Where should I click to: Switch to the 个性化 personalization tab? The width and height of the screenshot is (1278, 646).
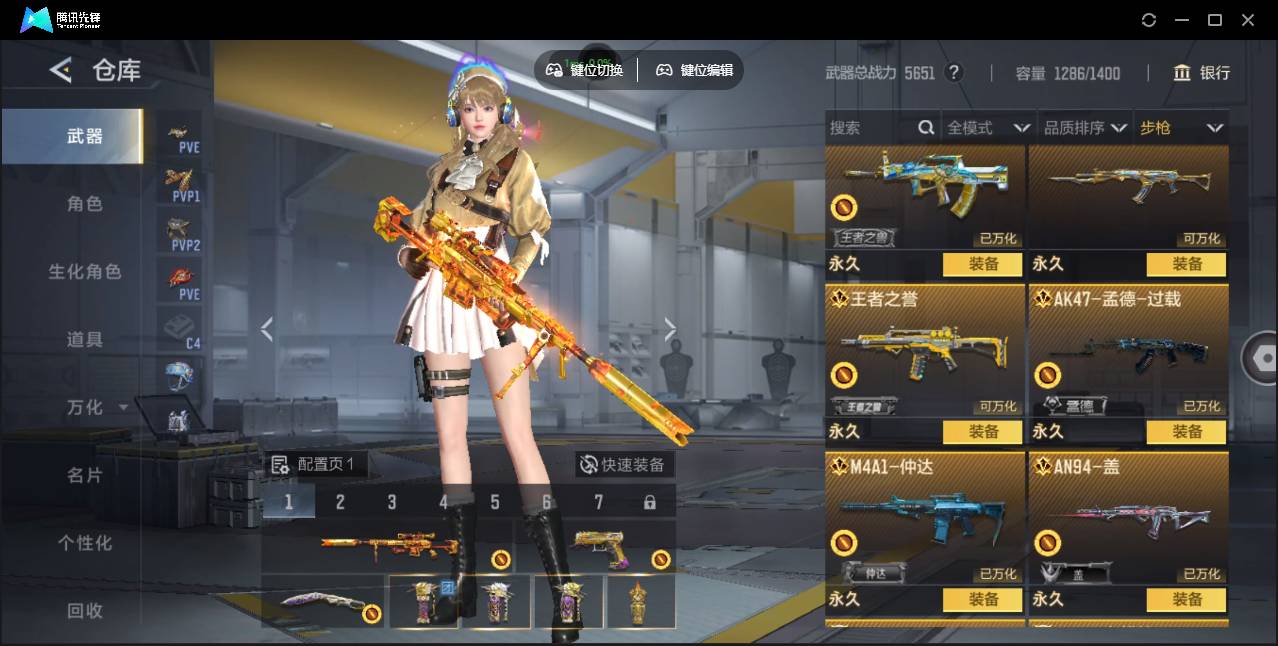click(x=85, y=543)
